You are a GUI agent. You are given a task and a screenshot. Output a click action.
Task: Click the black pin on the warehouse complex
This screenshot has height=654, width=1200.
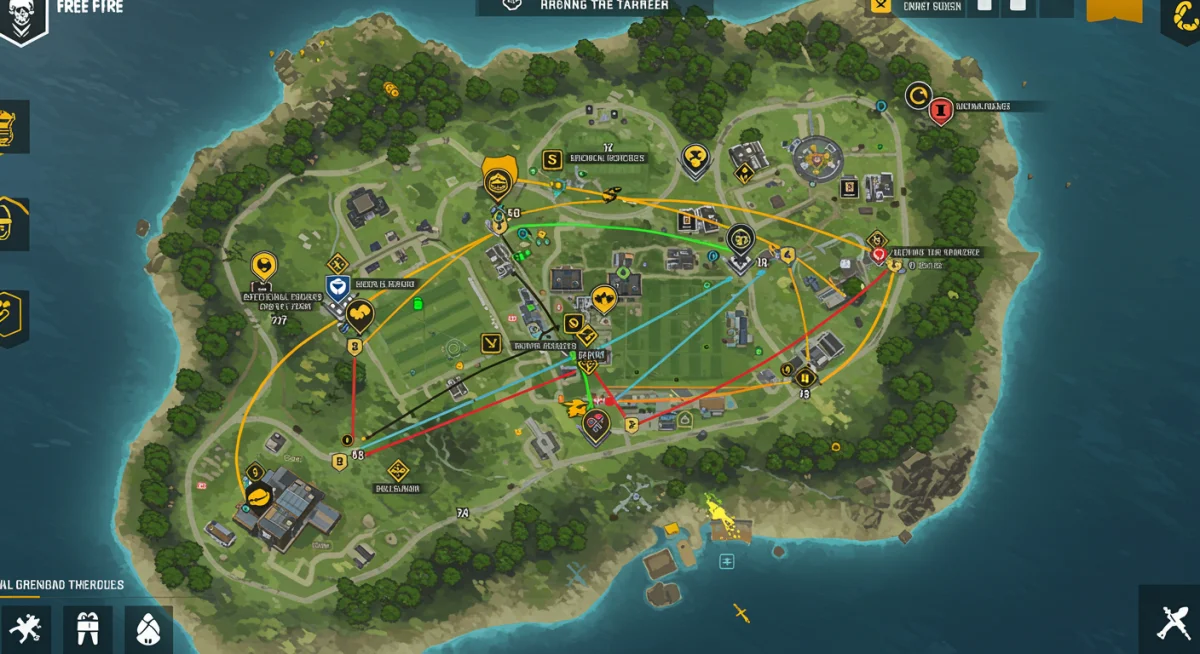tap(258, 494)
